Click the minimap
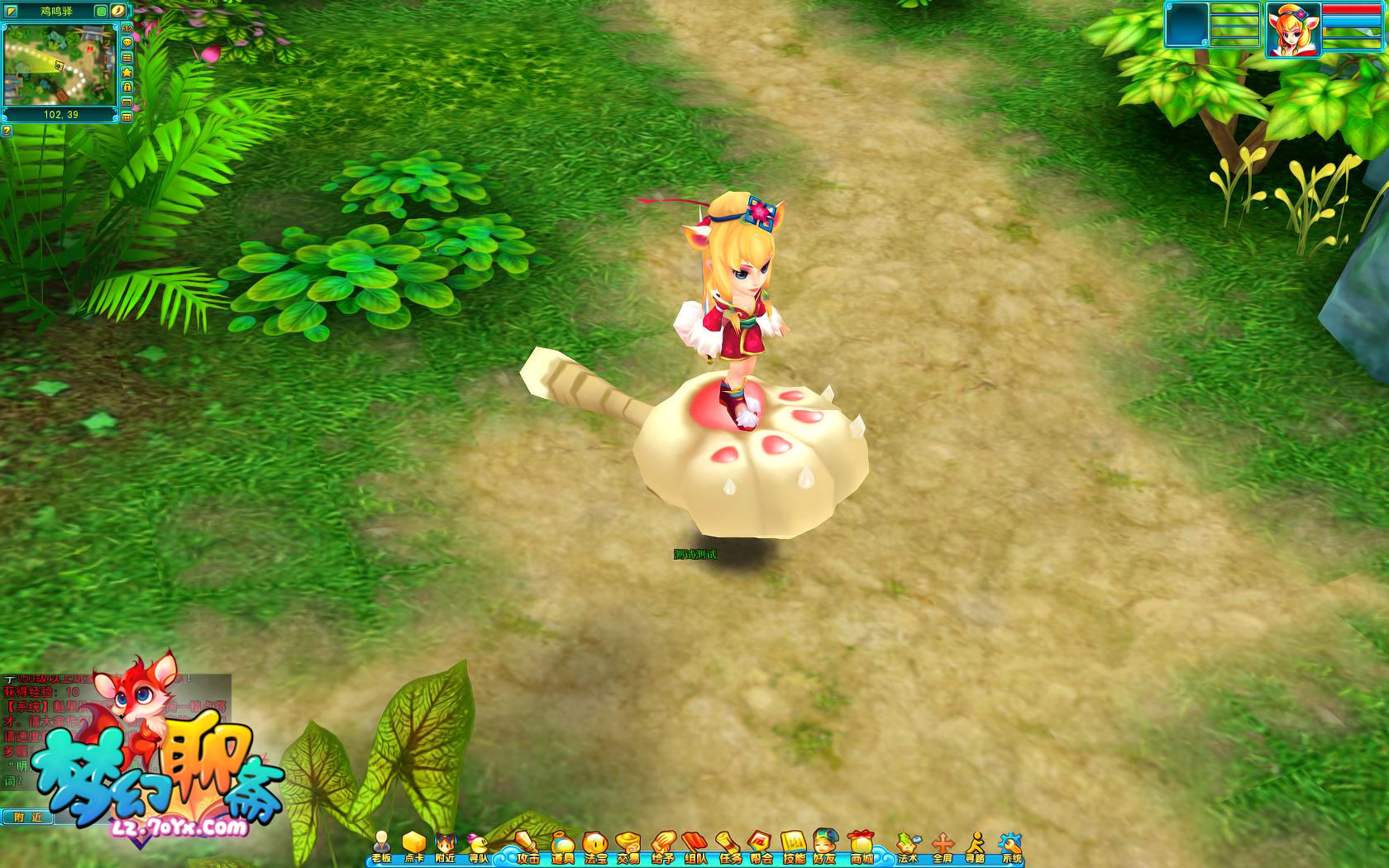Image resolution: width=1389 pixels, height=868 pixels. 59,64
